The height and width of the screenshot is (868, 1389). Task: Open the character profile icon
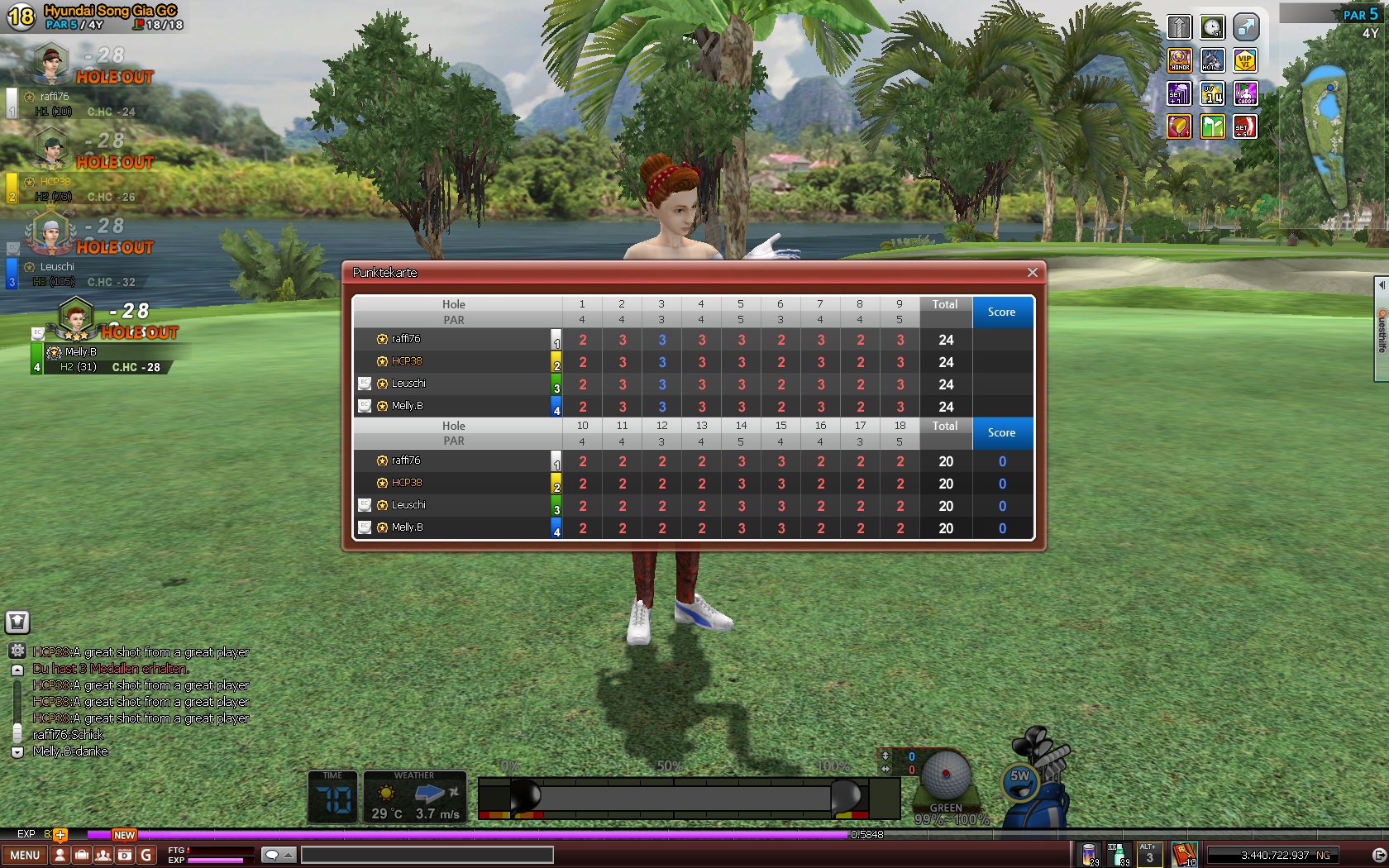(x=60, y=856)
